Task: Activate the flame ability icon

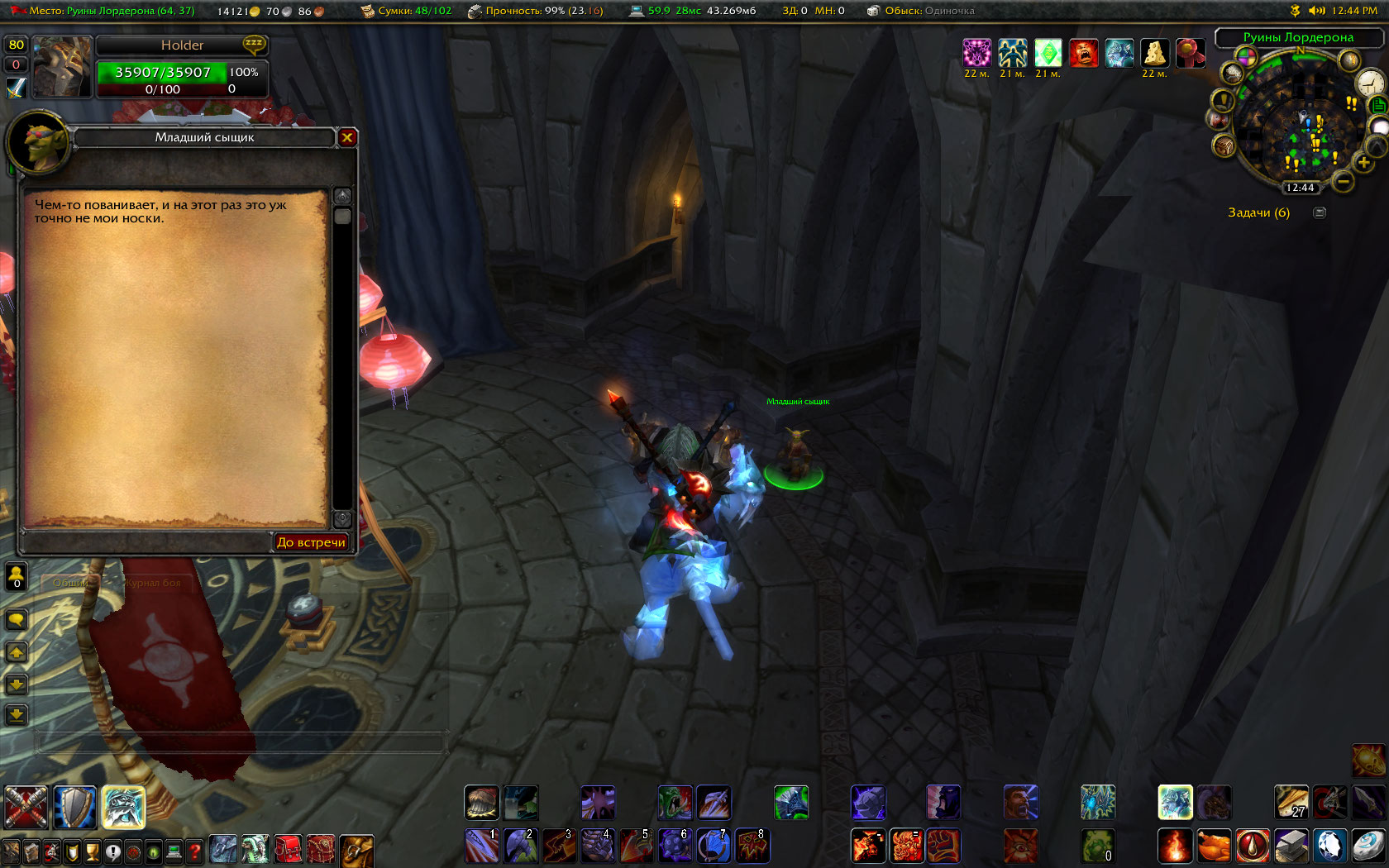Action: (x=1174, y=846)
